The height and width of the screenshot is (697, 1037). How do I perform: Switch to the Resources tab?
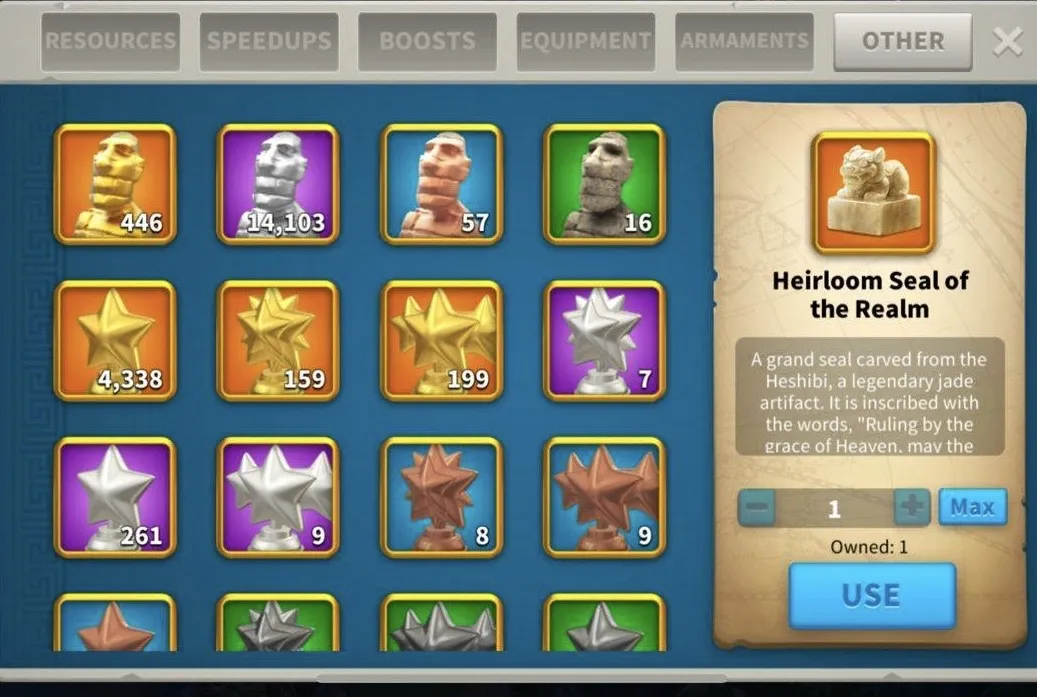click(110, 42)
